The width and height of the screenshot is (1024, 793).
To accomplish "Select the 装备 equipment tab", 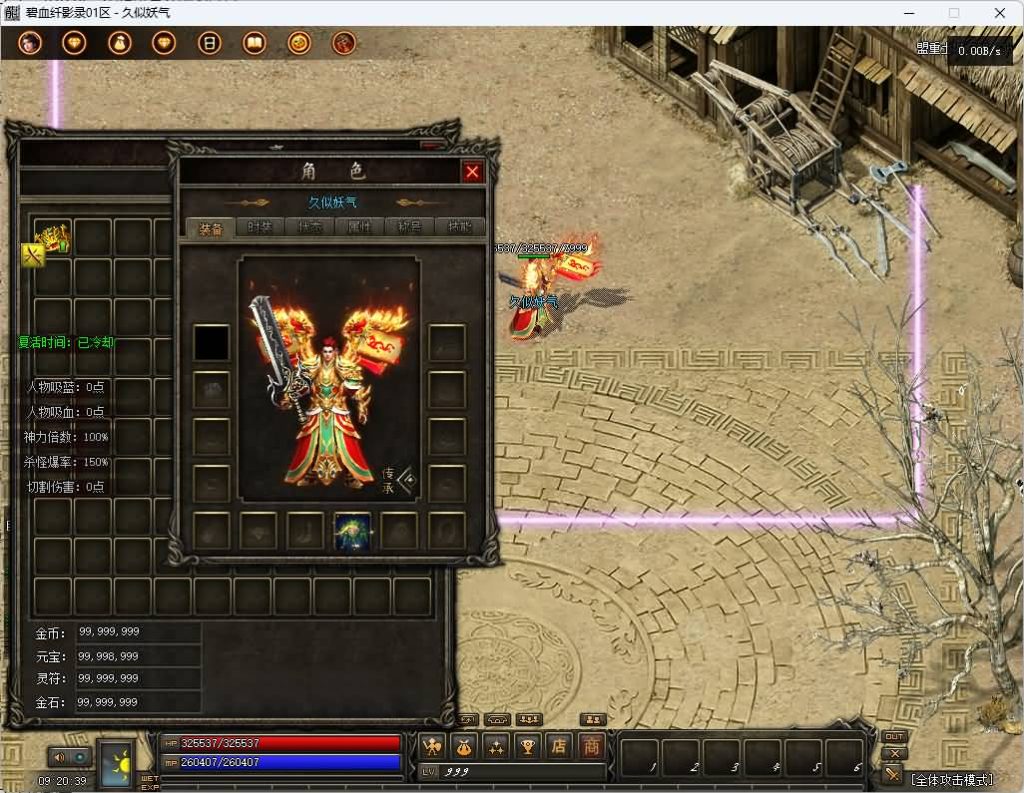I will point(210,227).
